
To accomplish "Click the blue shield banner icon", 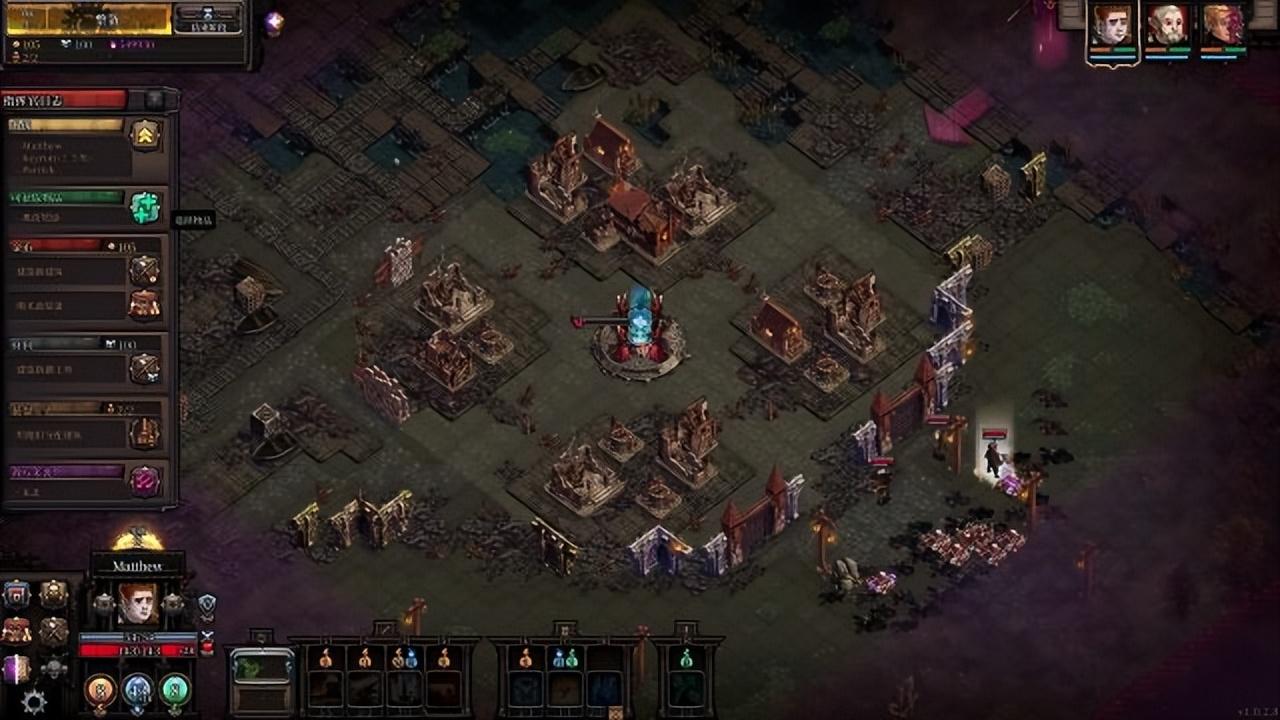I will 16,595.
